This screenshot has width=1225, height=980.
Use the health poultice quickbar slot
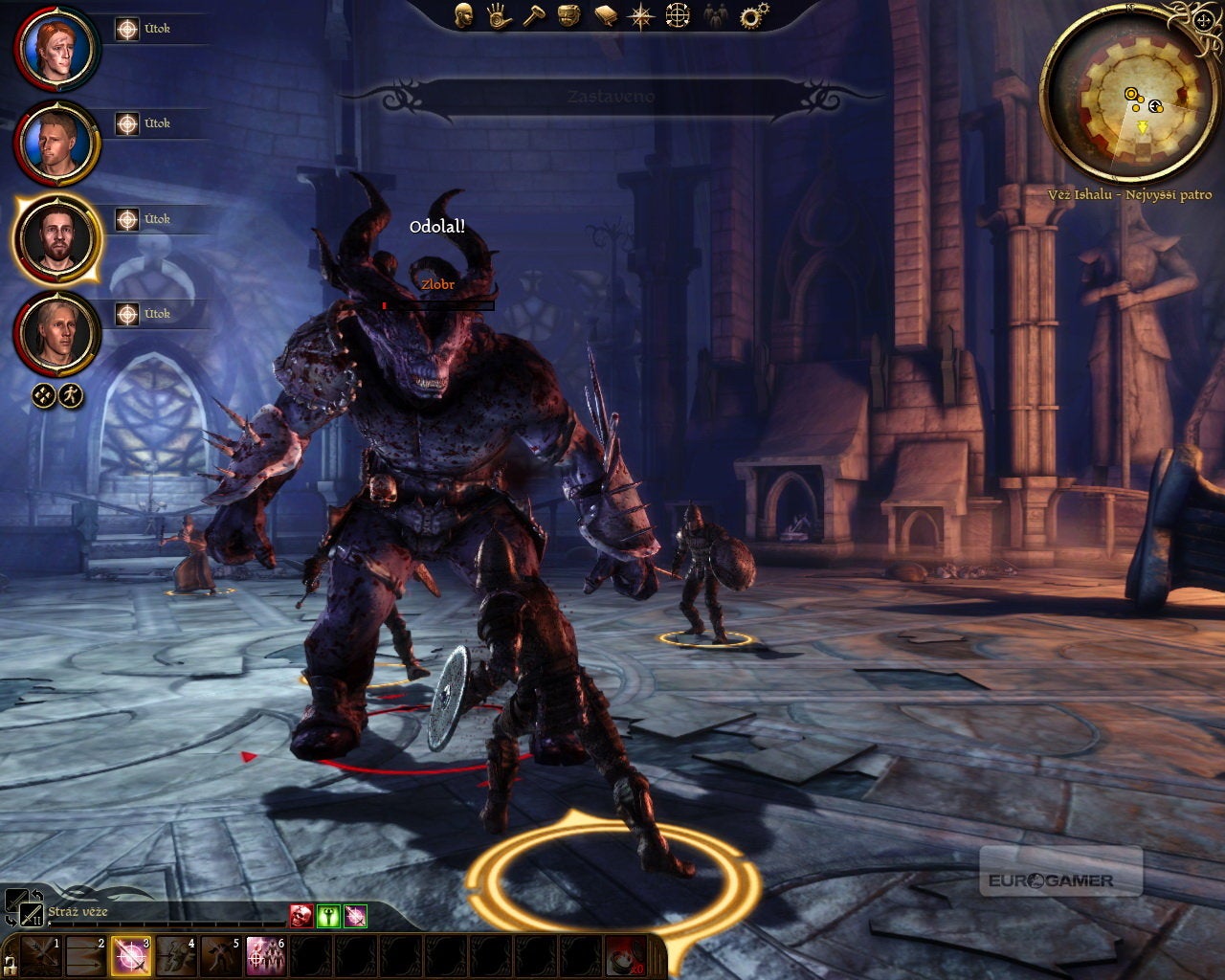(628, 955)
